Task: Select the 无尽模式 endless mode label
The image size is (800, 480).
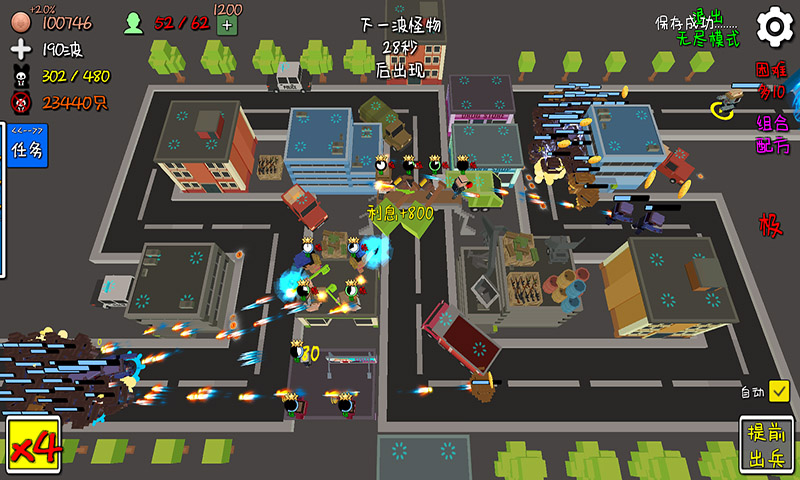Action: tap(708, 39)
